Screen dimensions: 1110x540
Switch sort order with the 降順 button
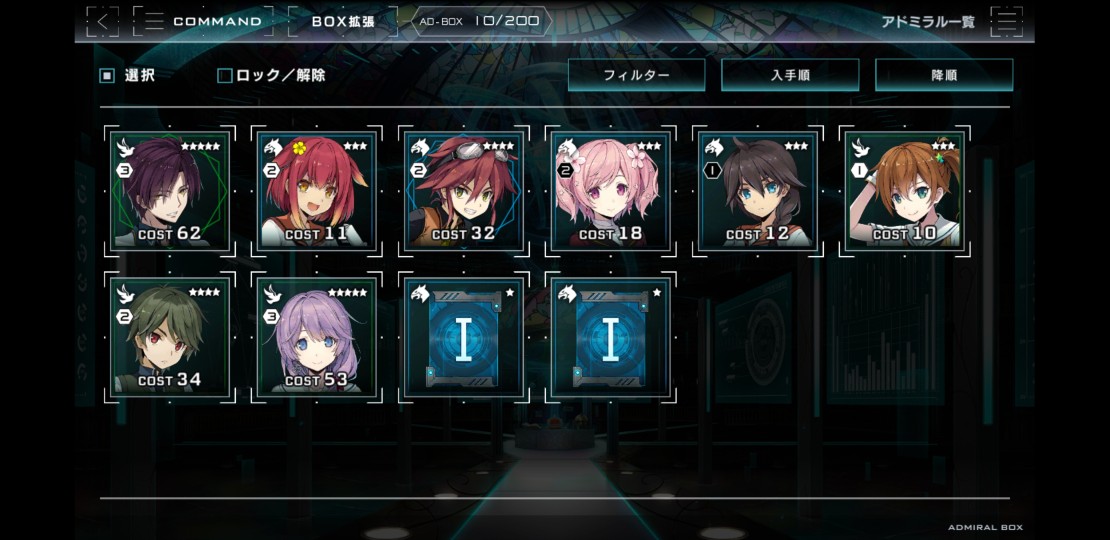944,75
